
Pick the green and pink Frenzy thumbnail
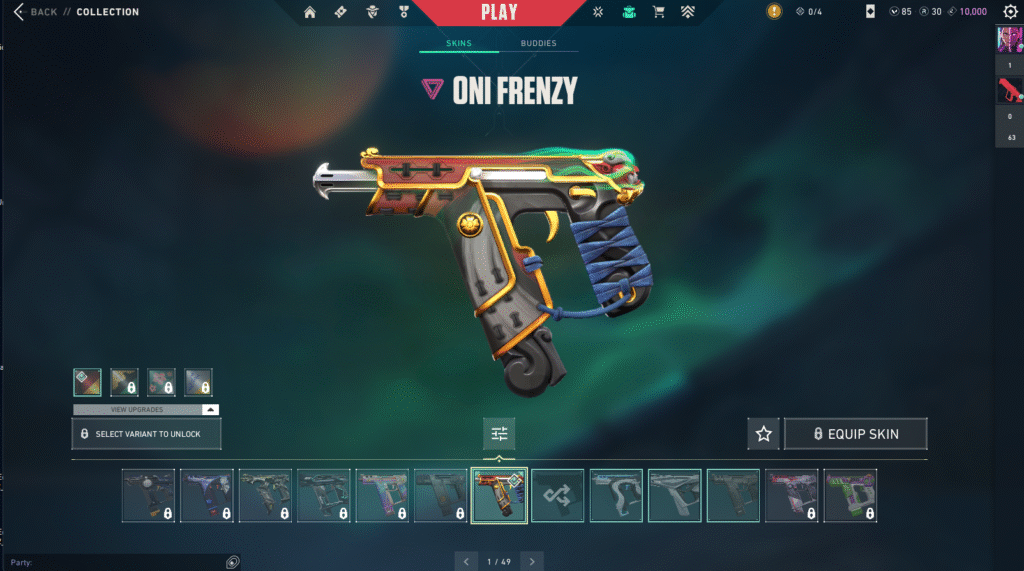(x=850, y=495)
